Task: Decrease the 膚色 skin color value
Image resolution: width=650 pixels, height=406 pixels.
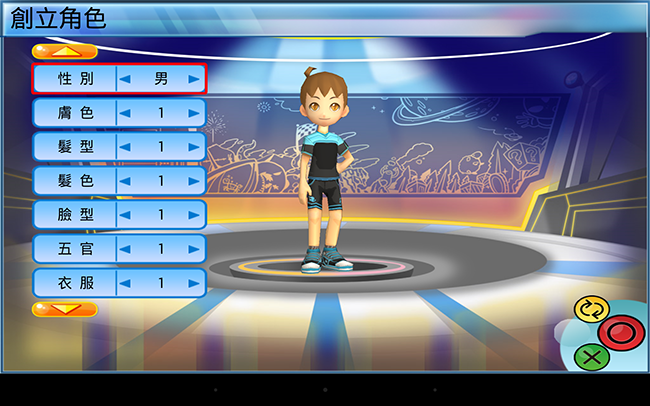Action: [126, 113]
